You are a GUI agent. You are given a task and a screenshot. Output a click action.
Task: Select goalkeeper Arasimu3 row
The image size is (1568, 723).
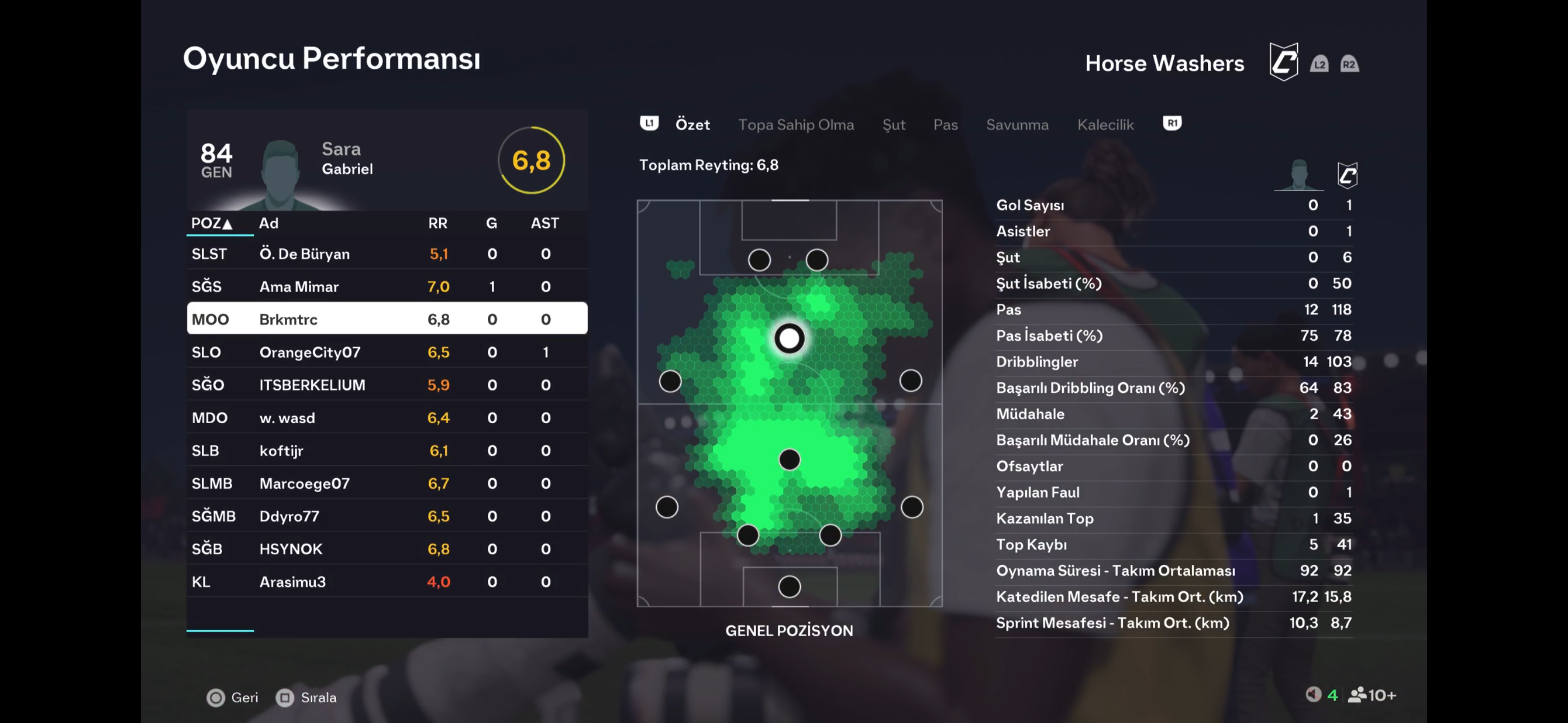(x=386, y=582)
